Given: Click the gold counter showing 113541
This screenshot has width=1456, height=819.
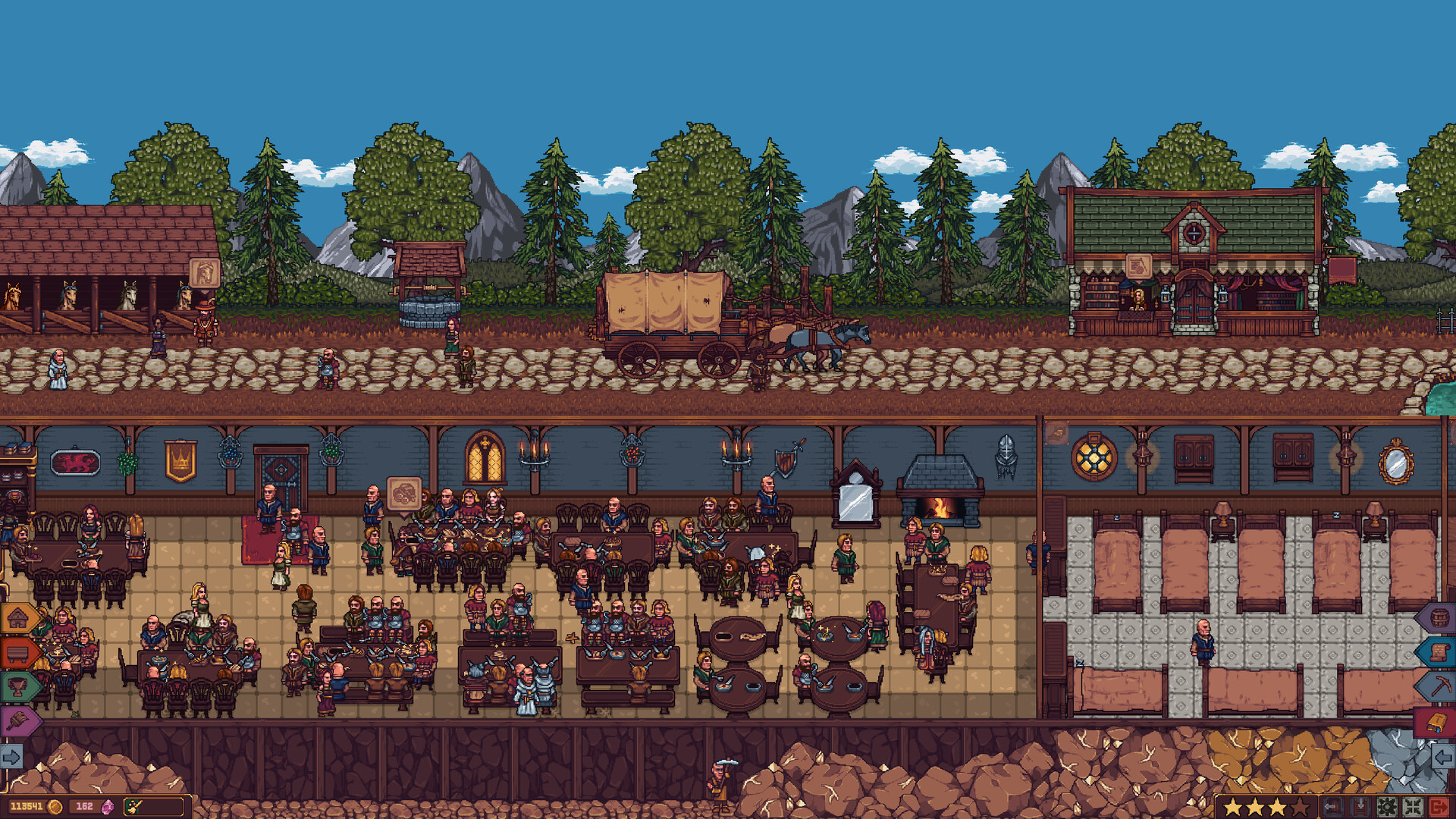Looking at the screenshot, I should [27, 806].
